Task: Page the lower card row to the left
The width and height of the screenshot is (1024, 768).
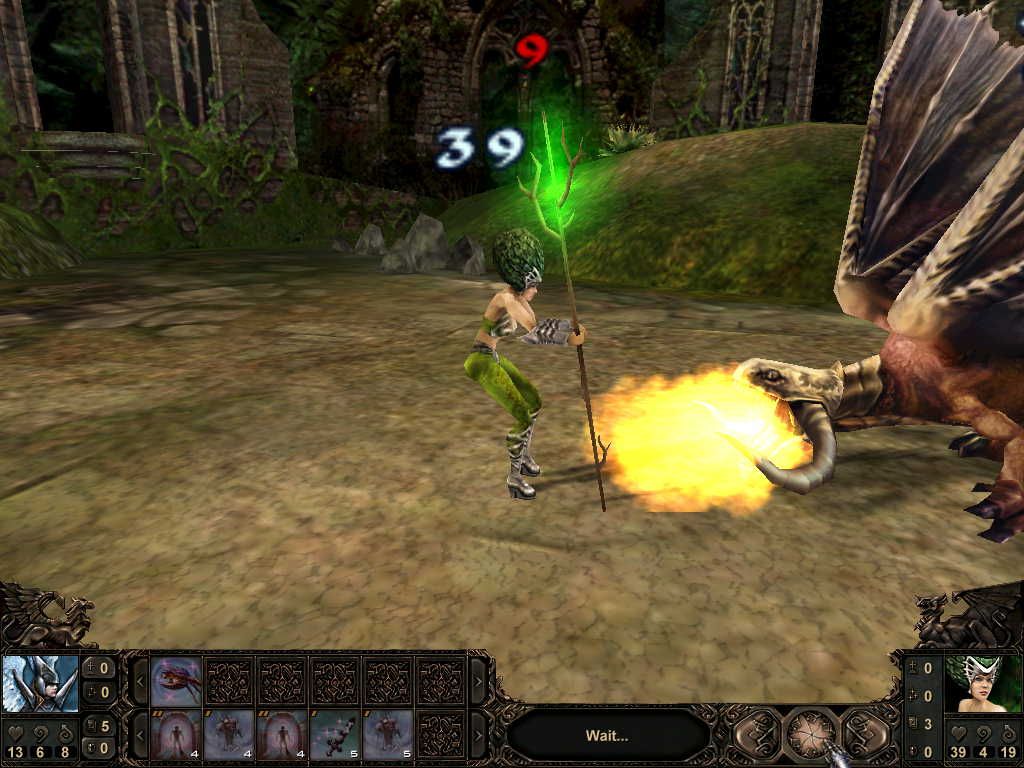Action: [x=141, y=735]
